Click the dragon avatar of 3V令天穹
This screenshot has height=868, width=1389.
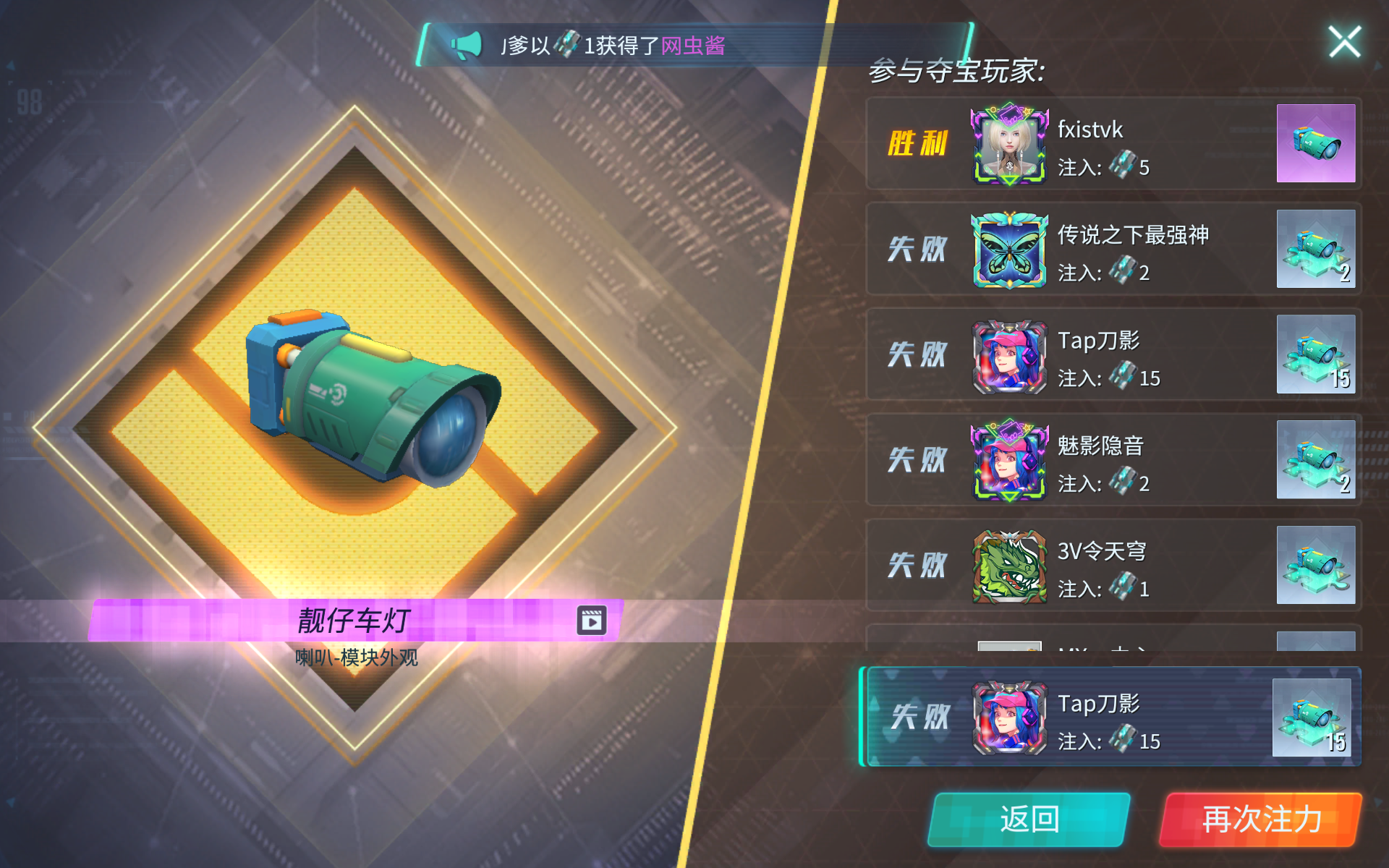click(1008, 566)
